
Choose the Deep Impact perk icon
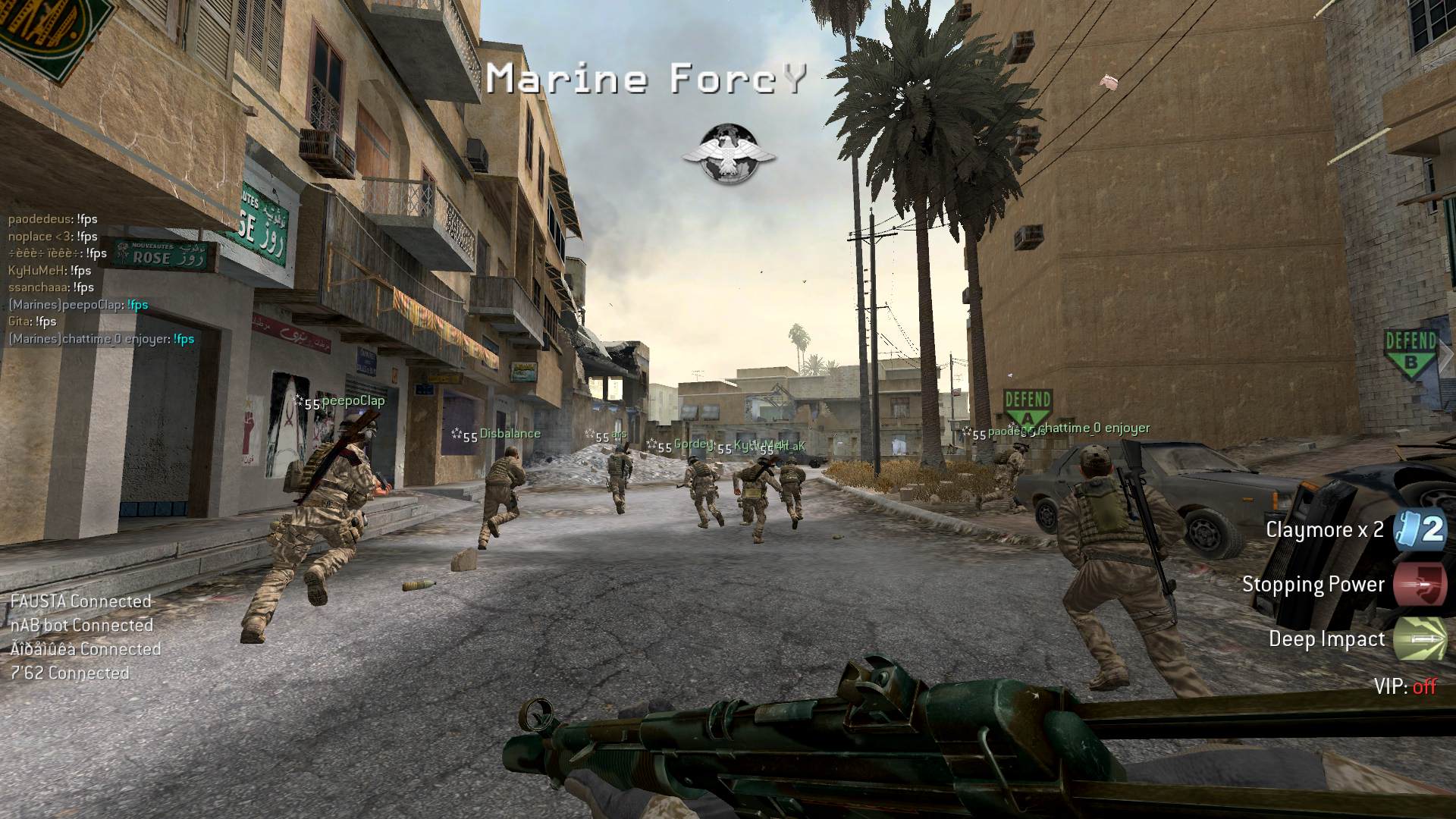coord(1420,639)
